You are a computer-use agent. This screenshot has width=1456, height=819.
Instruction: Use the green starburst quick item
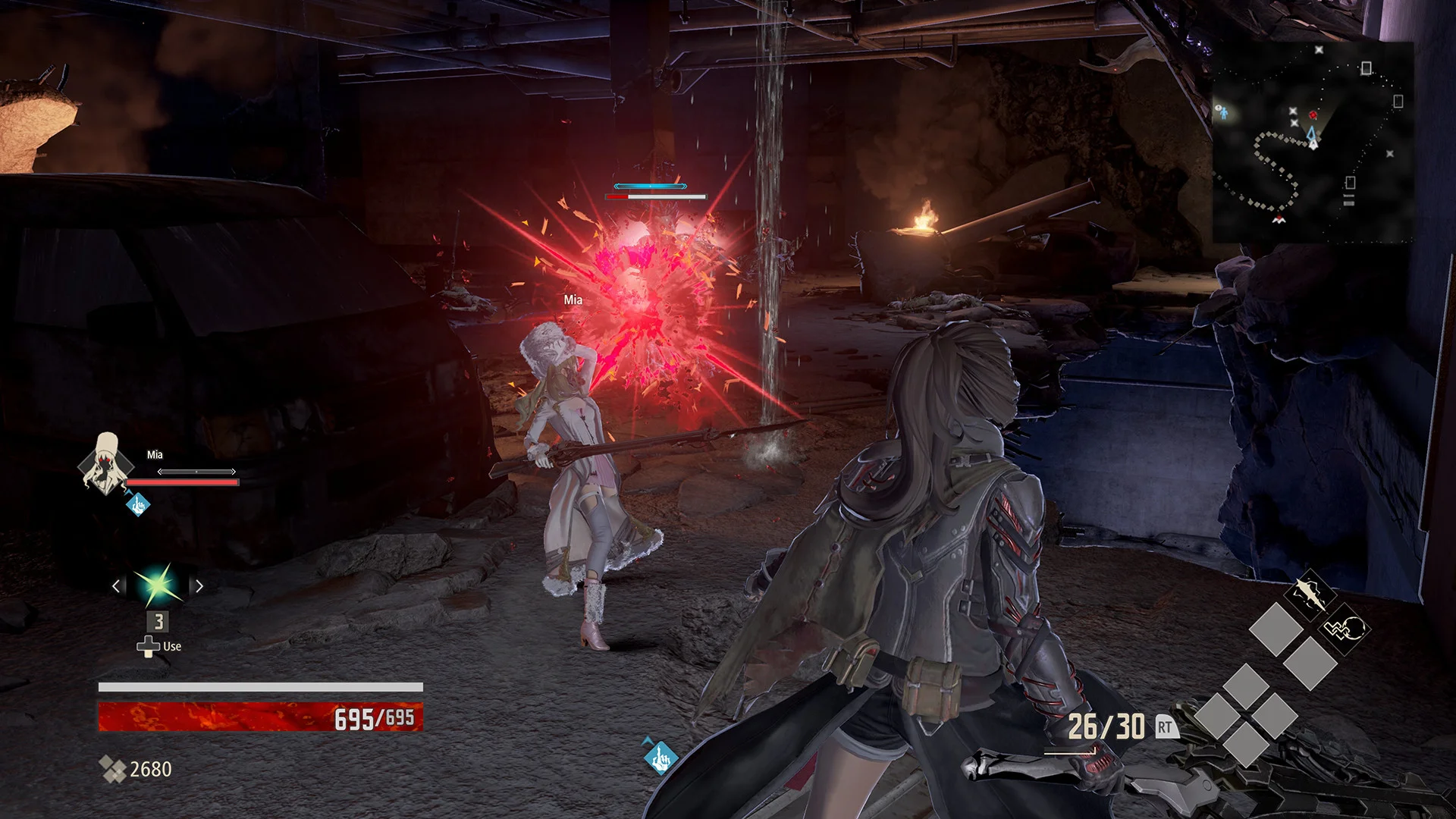158,585
